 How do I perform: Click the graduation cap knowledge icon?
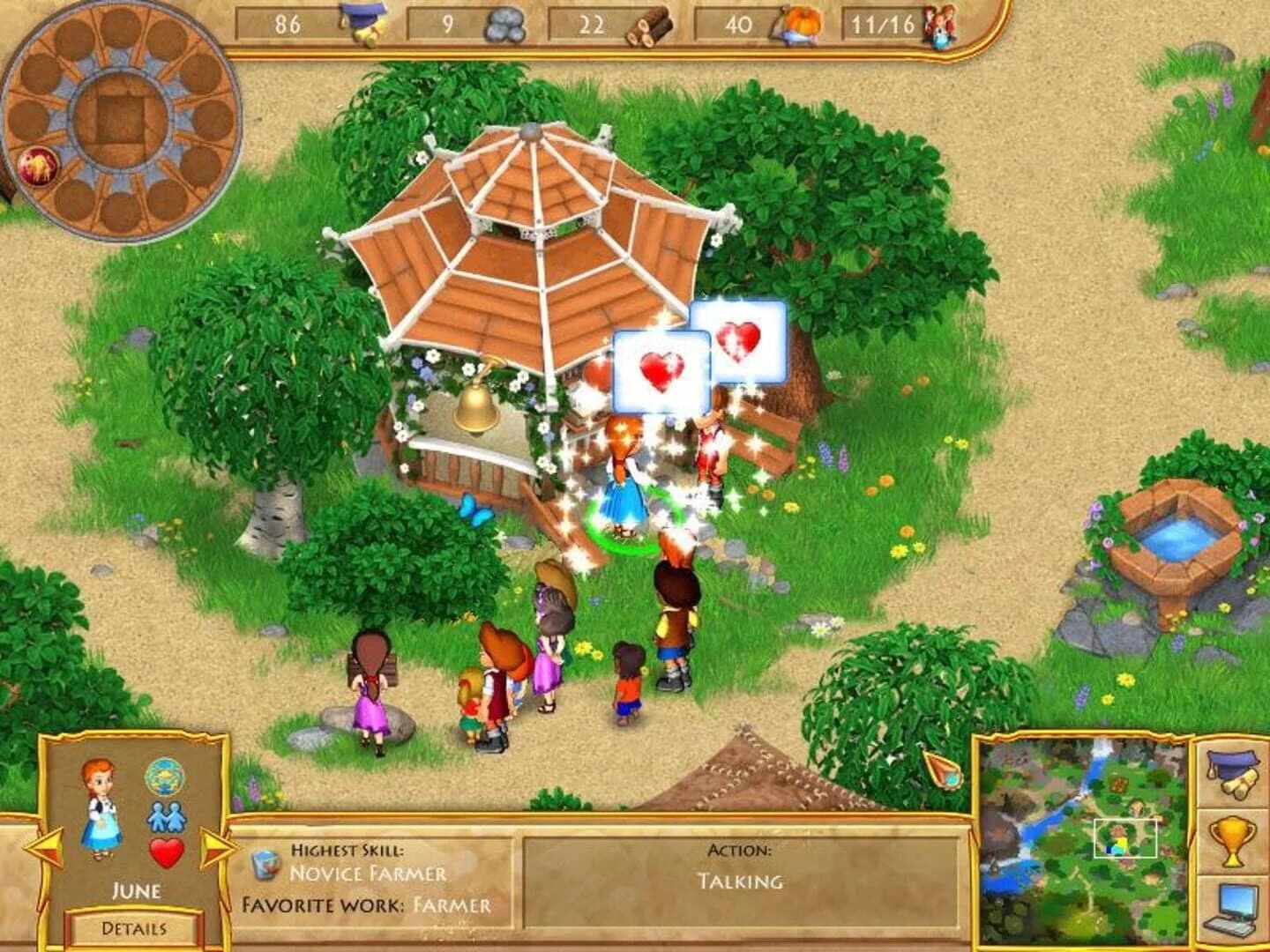(362, 19)
